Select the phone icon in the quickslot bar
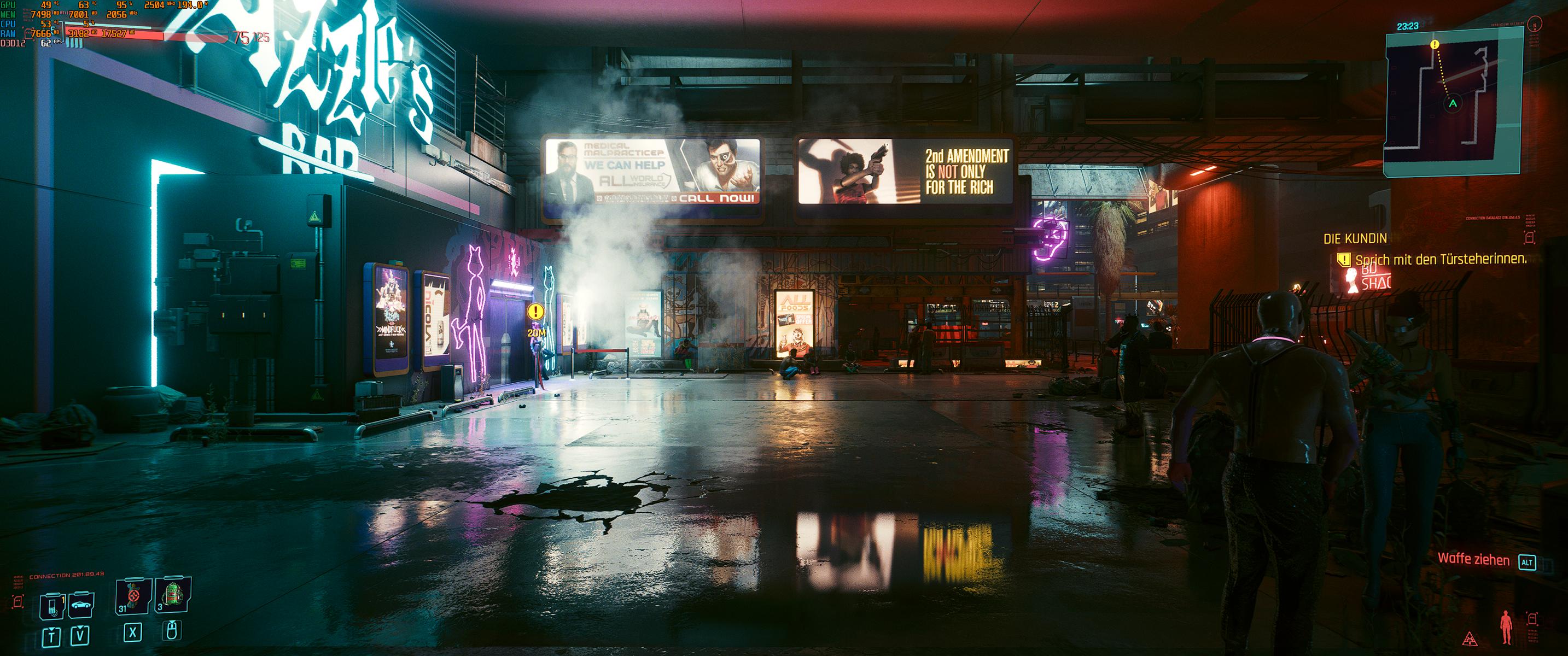This screenshot has width=1568, height=656. pos(52,606)
